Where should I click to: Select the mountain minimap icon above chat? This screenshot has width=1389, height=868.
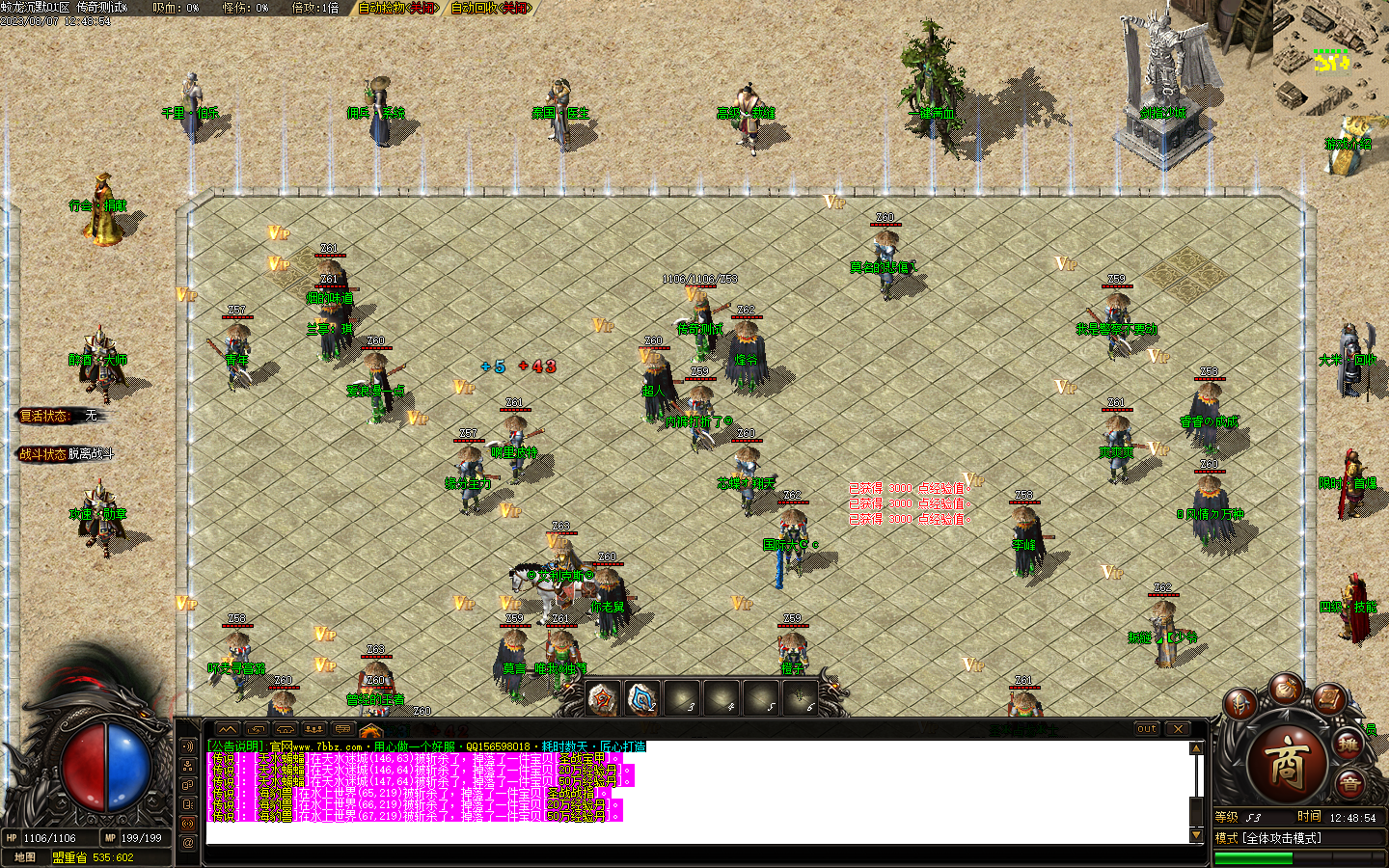pyautogui.click(x=227, y=729)
